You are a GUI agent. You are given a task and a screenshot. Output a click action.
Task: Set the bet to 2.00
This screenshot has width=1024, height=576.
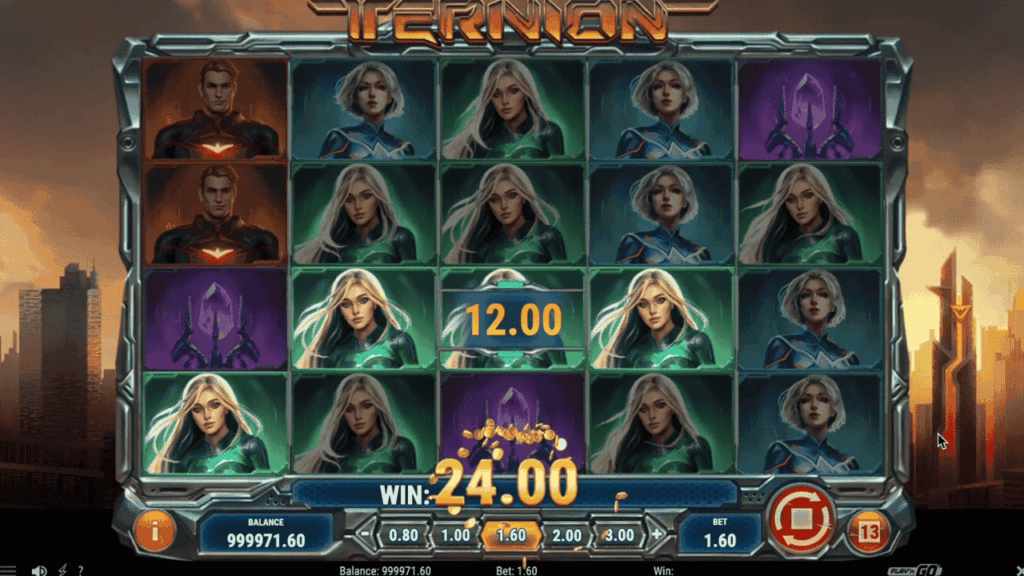point(566,535)
